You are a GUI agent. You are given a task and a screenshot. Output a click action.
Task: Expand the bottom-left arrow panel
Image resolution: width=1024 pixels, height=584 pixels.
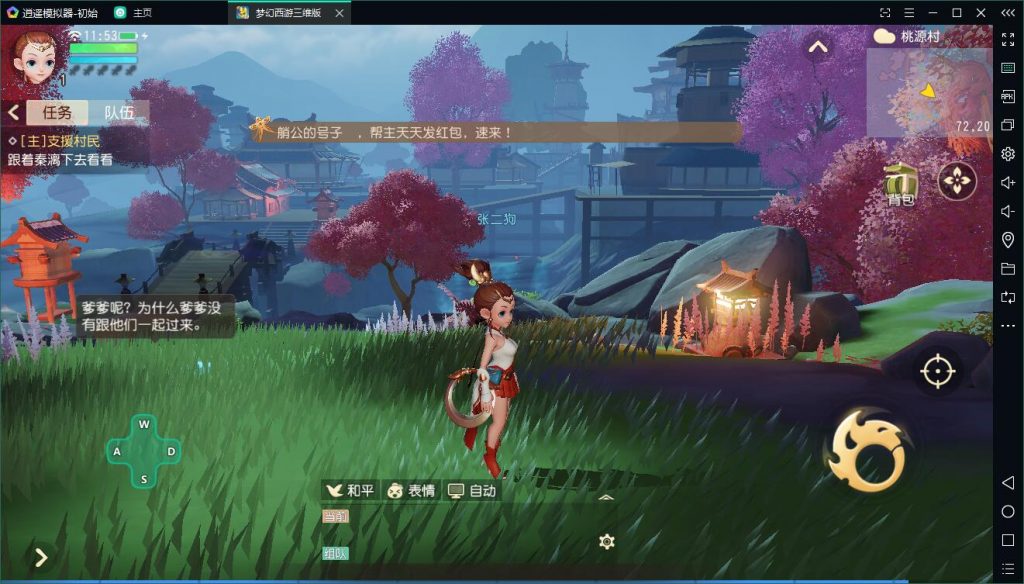coord(41,557)
